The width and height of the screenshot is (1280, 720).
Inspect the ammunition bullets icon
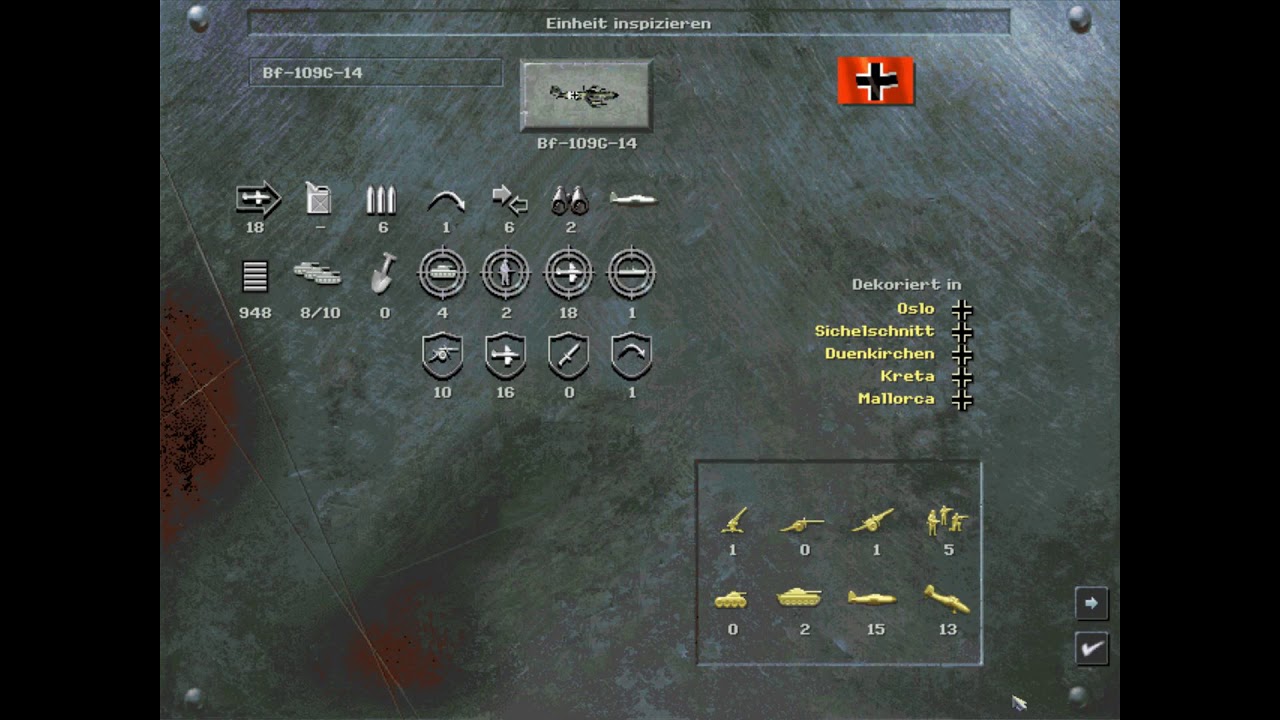click(x=383, y=200)
